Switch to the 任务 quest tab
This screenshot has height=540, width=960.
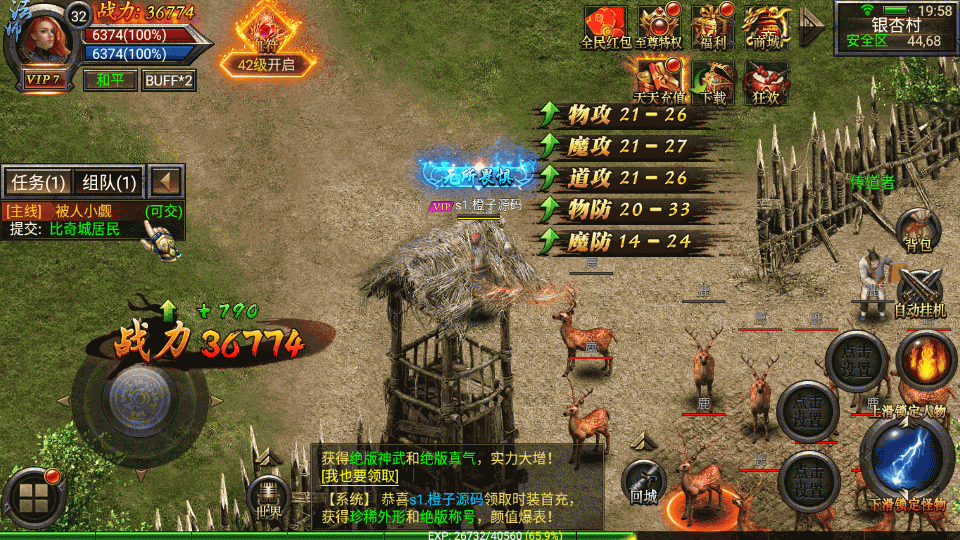[37, 182]
